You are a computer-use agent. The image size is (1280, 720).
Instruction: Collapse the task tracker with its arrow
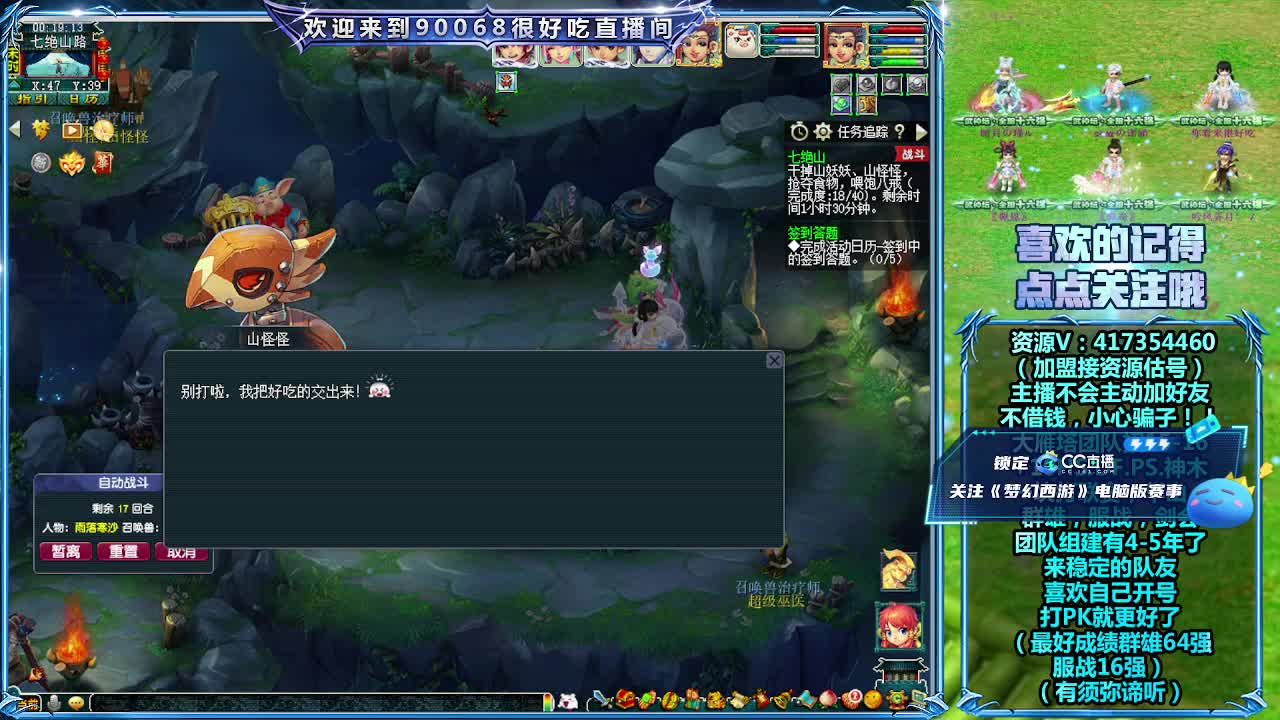[921, 132]
